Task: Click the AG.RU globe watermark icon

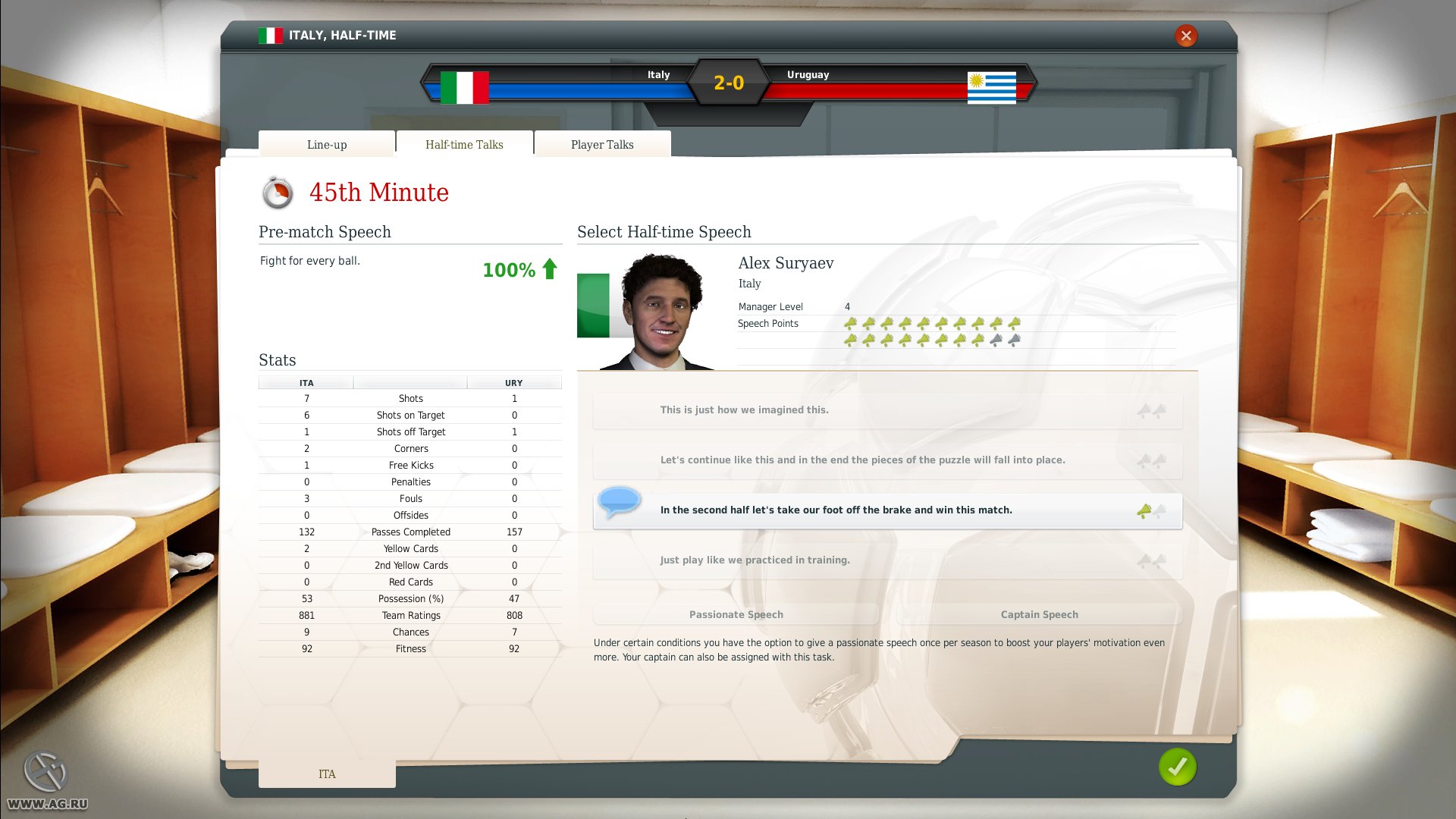Action: tap(47, 769)
